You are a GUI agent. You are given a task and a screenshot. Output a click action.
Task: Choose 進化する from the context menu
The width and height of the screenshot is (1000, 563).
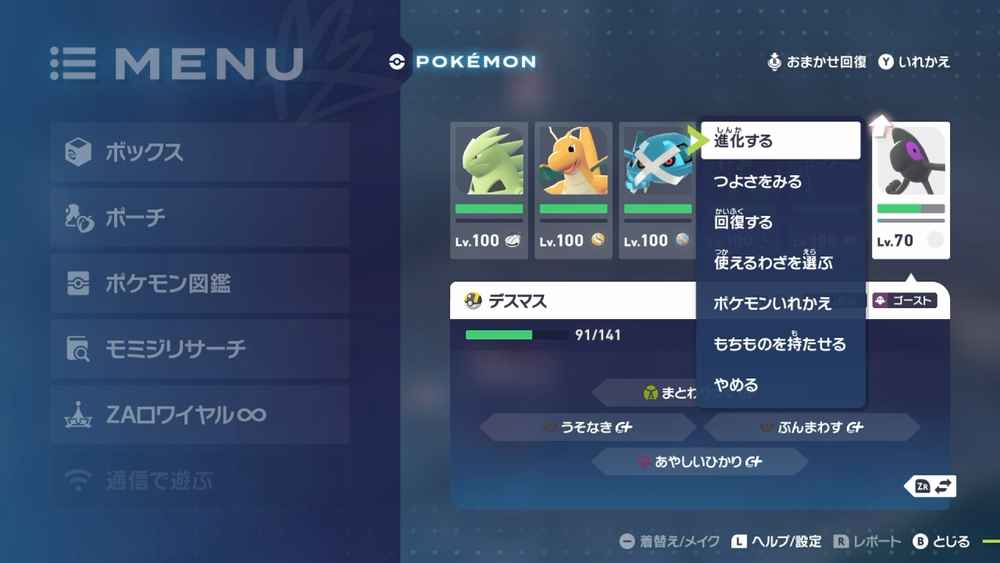pos(780,141)
